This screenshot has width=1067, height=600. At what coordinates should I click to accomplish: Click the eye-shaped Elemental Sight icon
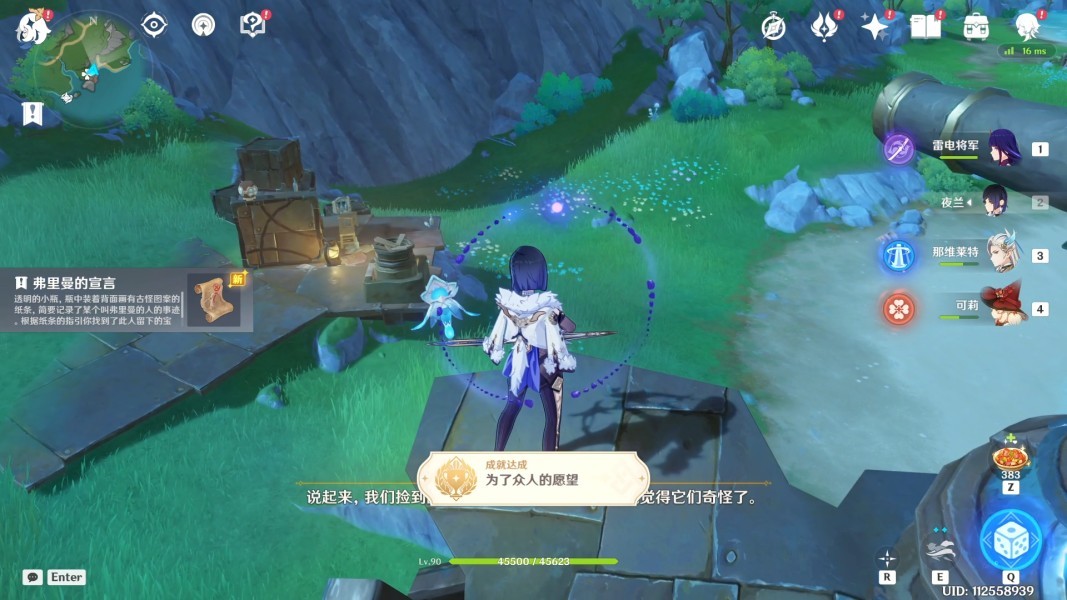[x=154, y=25]
